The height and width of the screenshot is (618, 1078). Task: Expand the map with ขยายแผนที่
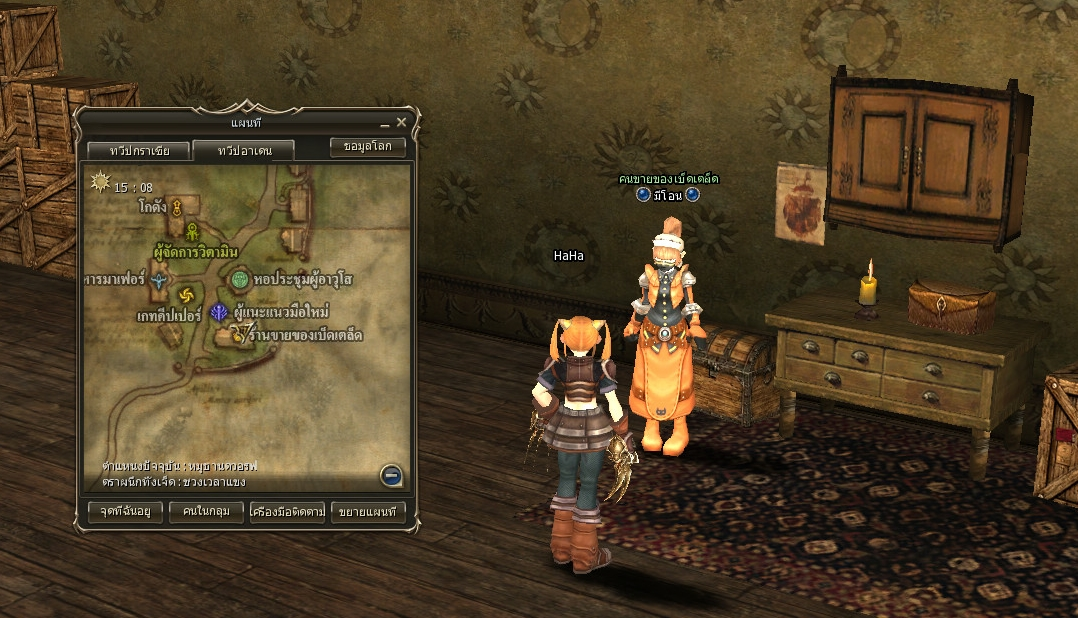pyautogui.click(x=368, y=512)
